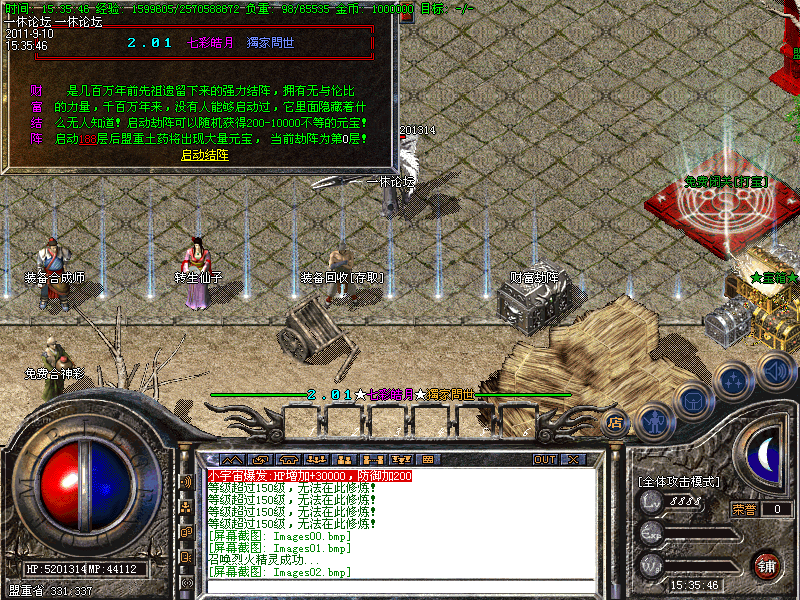Image resolution: width=800 pixels, height=600 pixels.
Task: Click the Lv level button
Action: [x=651, y=500]
